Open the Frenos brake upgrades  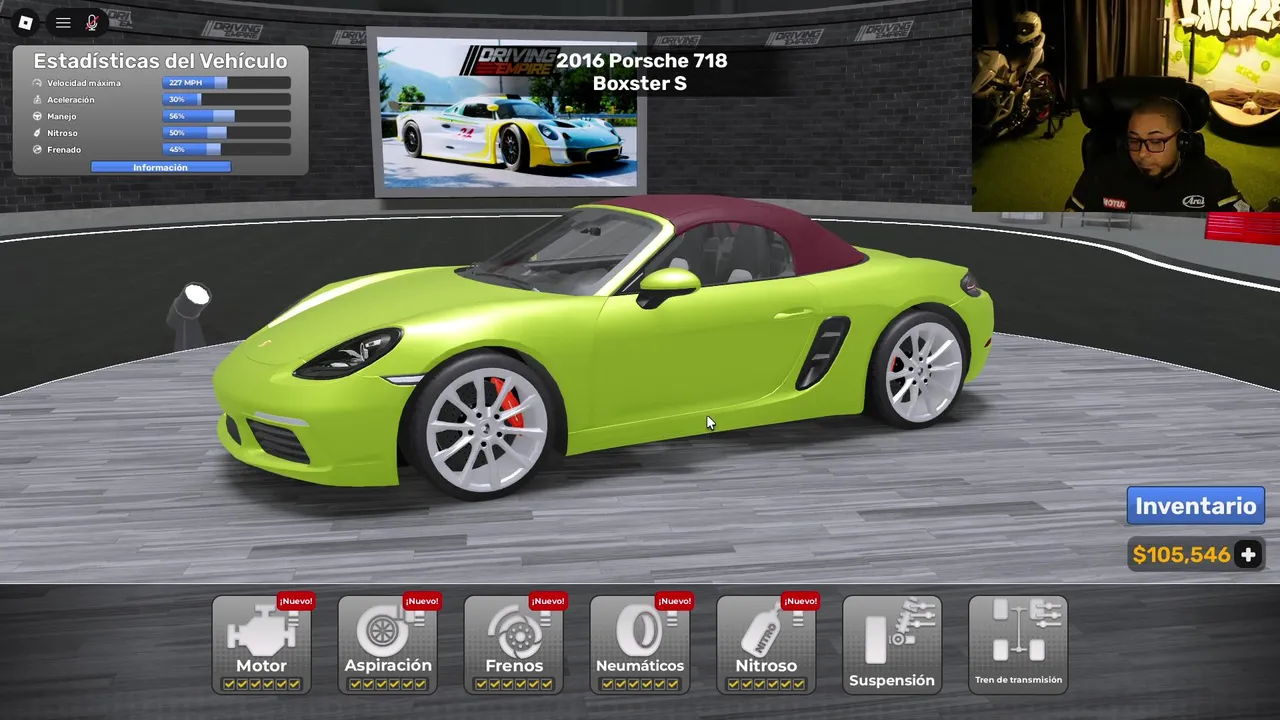514,644
